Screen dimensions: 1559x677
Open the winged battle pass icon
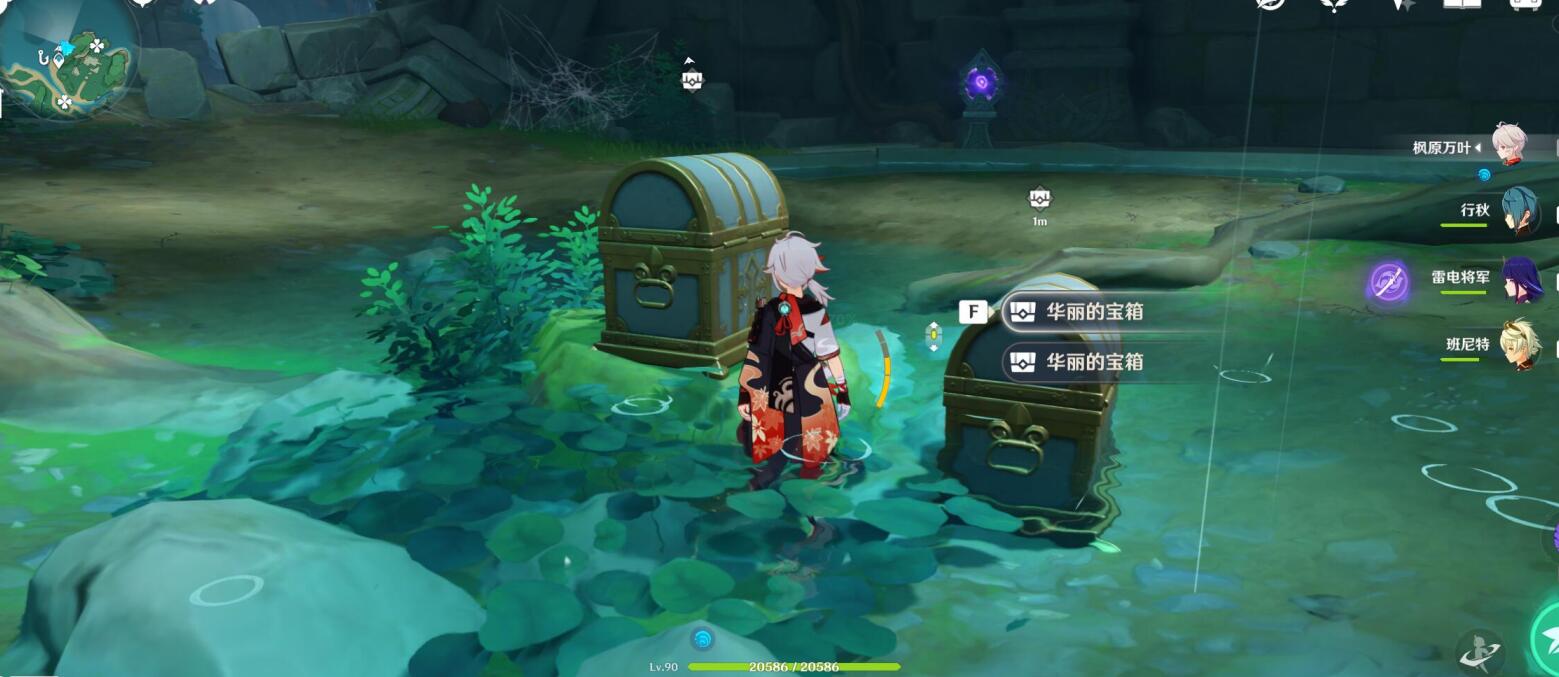coord(1335,5)
